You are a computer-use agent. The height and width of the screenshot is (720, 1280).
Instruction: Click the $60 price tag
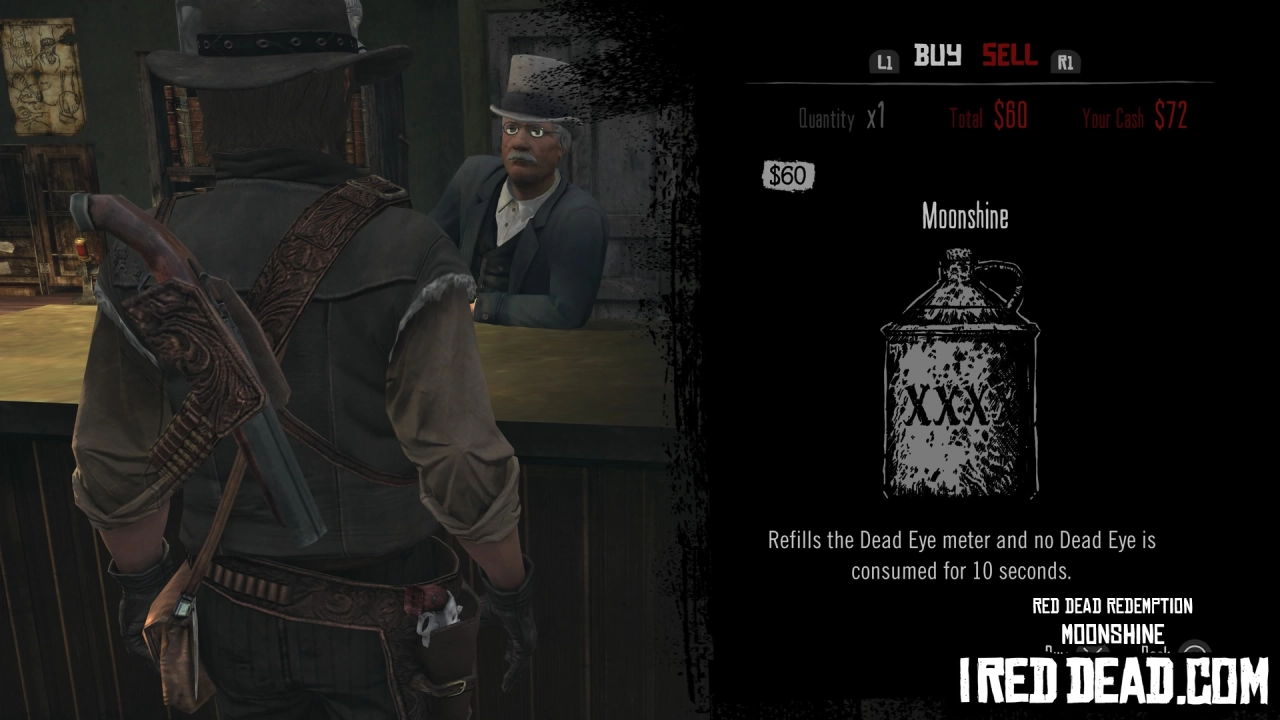pos(790,174)
